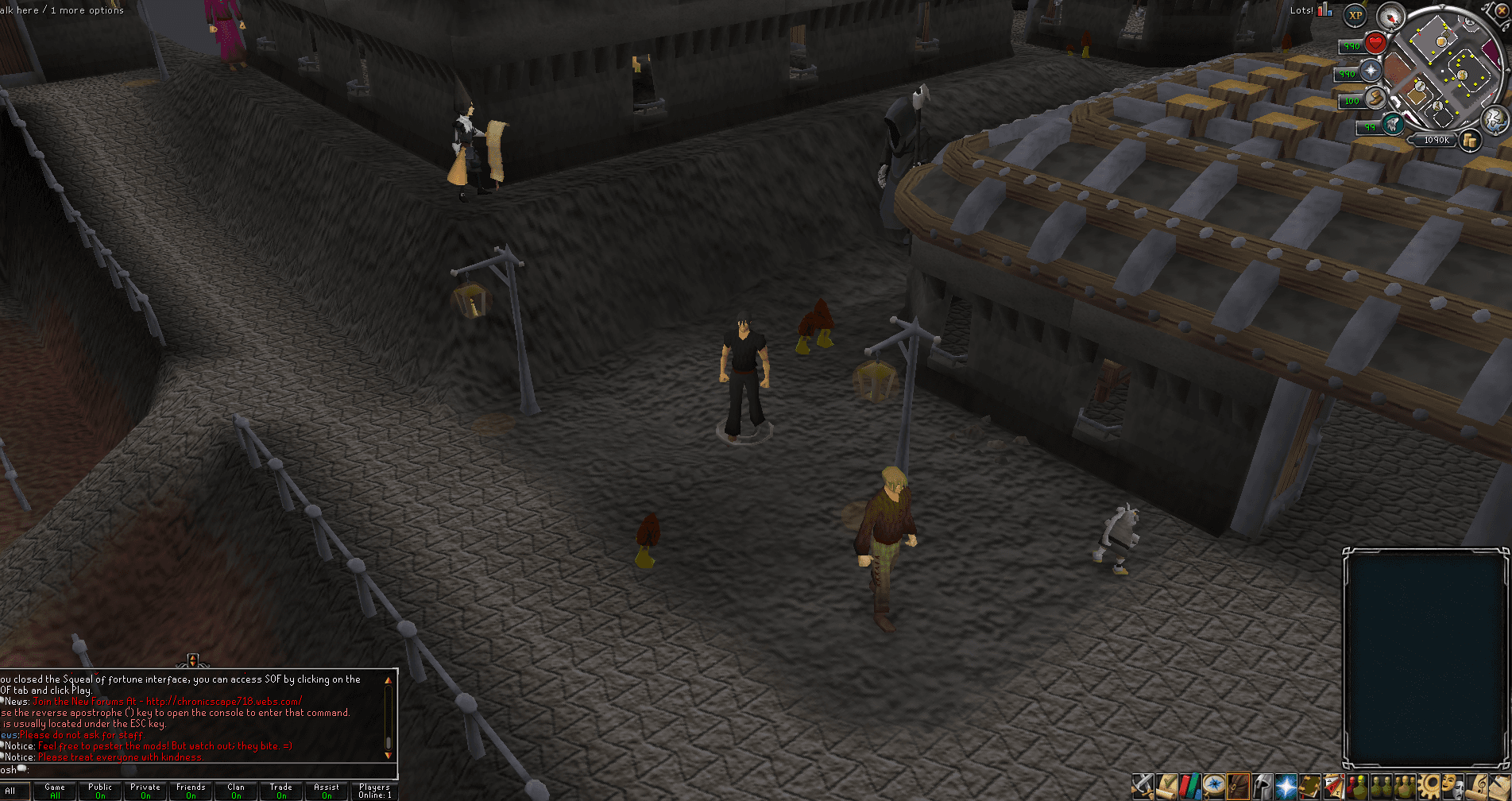Open the world map globe
The width and height of the screenshot is (1512, 801).
click(1494, 122)
